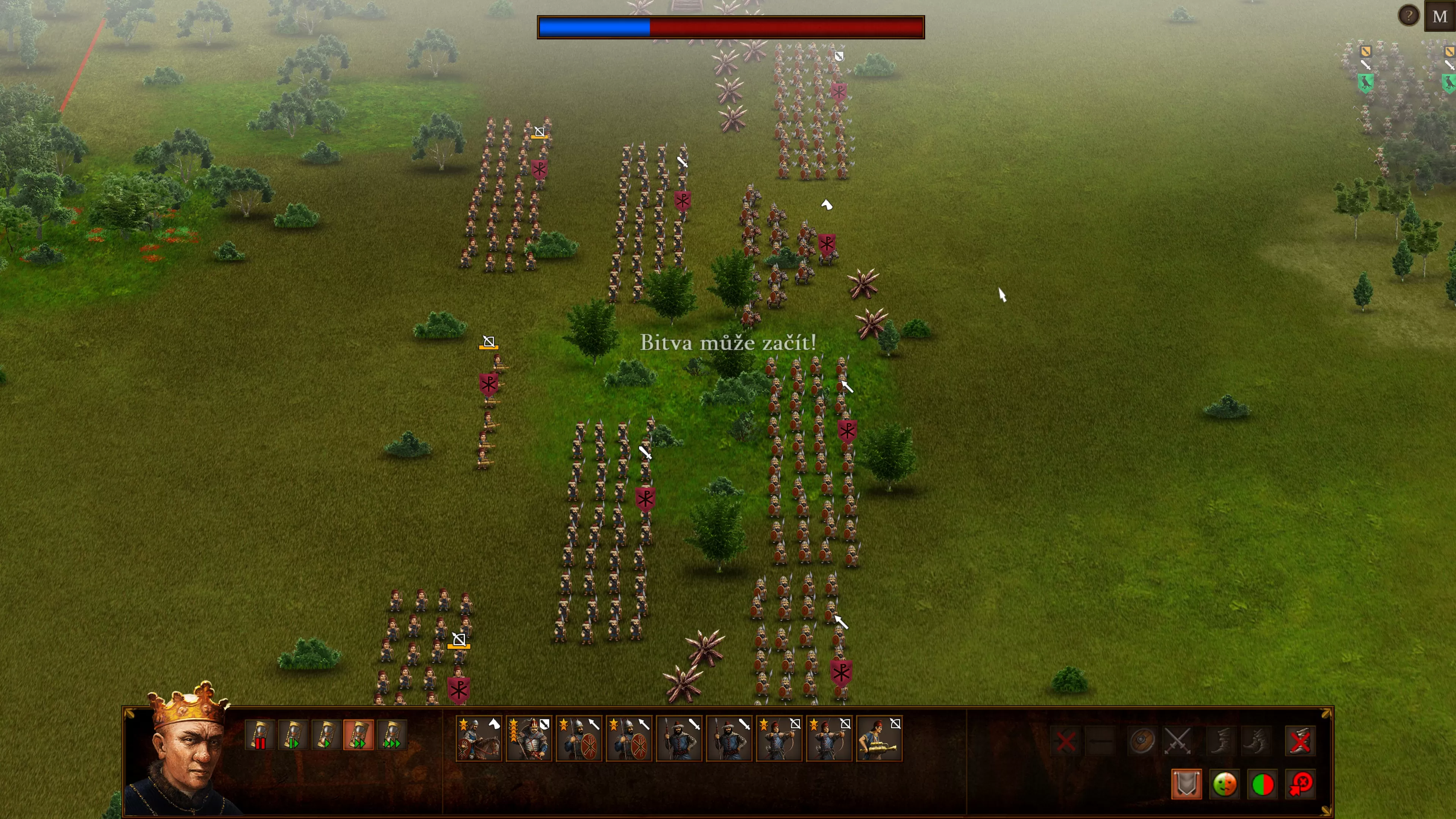Image resolution: width=1456 pixels, height=819 pixels.
Task: Activate the wooden shield defensive stance
Action: tap(1142, 741)
